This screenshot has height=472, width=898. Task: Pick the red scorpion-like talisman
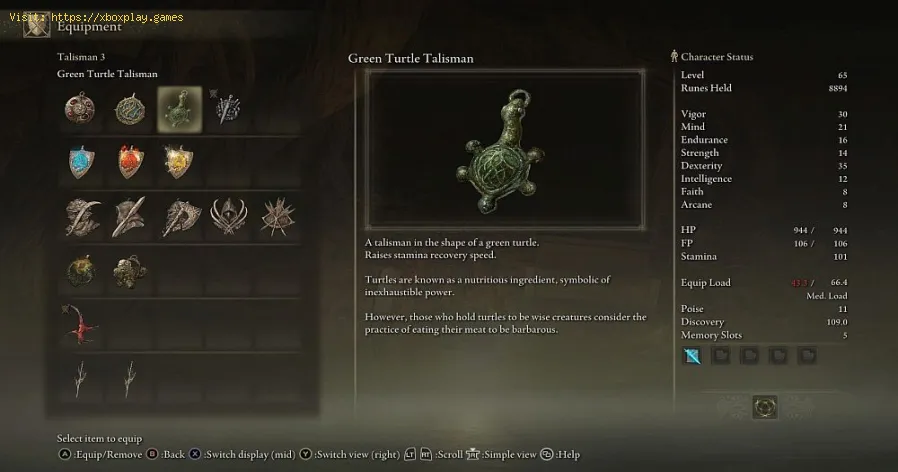(78, 324)
